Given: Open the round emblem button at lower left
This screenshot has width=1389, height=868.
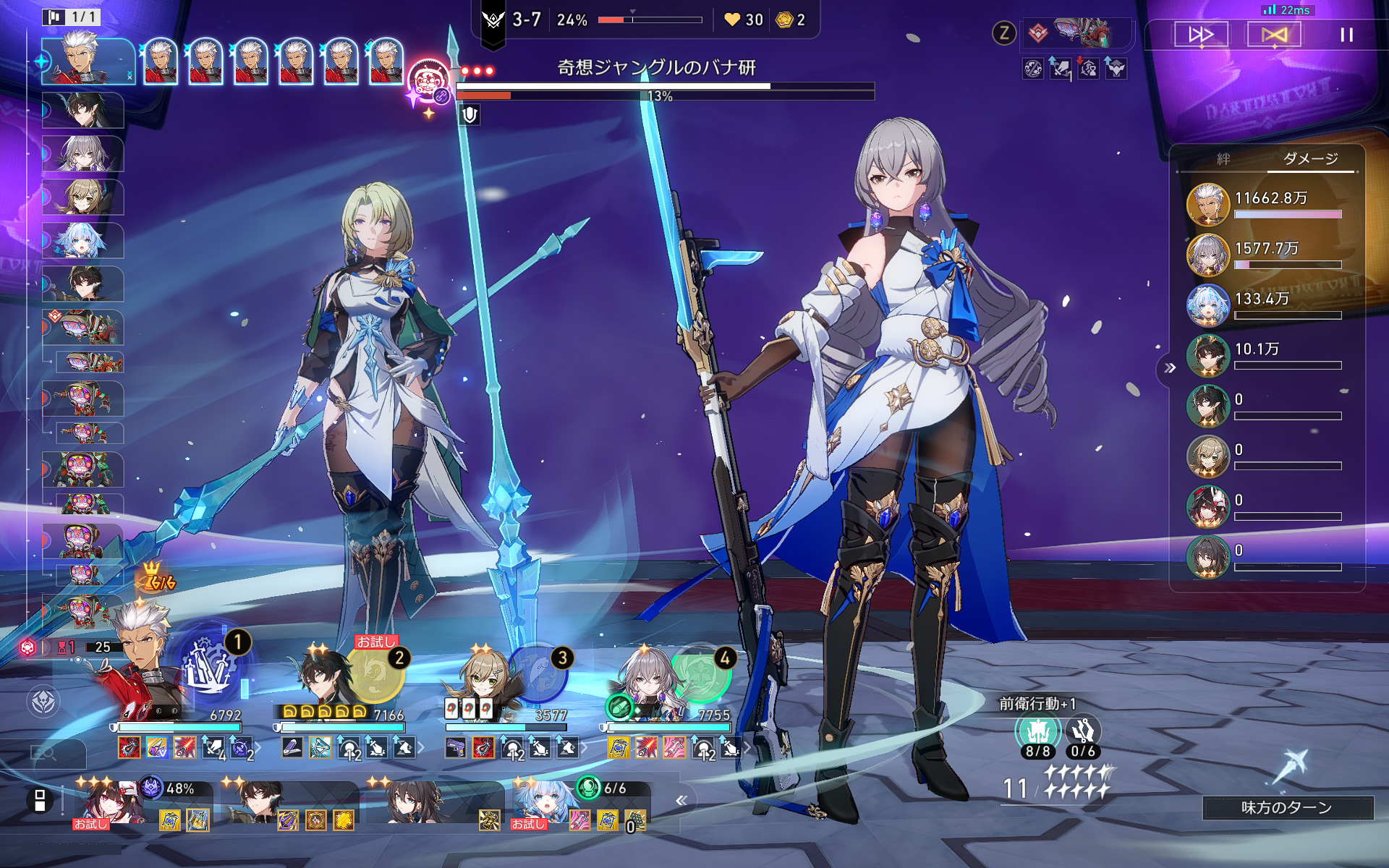Looking at the screenshot, I should pyautogui.click(x=43, y=700).
